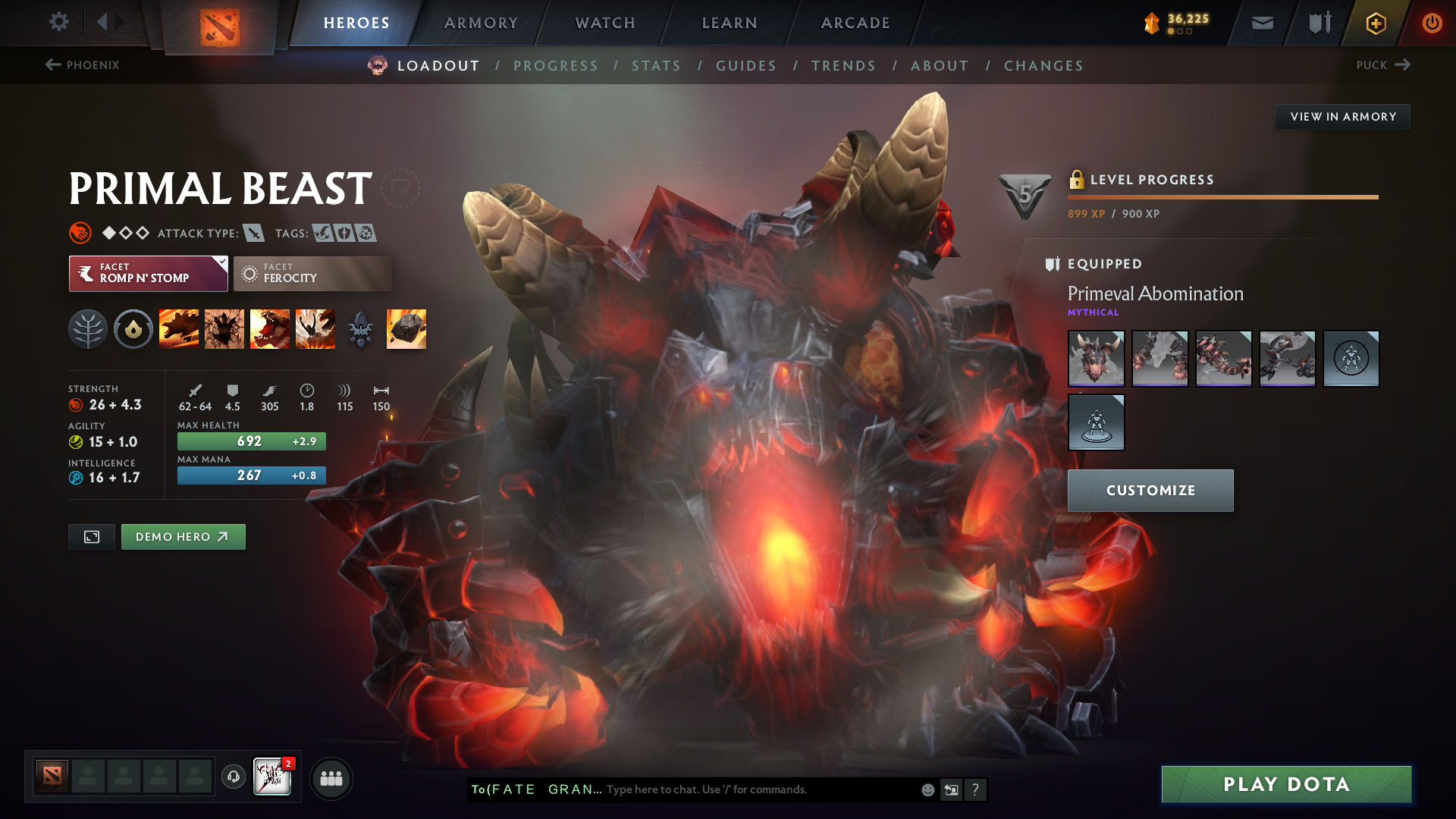1456x819 pixels.
Task: Open the talent tree icon
Action: tap(87, 328)
